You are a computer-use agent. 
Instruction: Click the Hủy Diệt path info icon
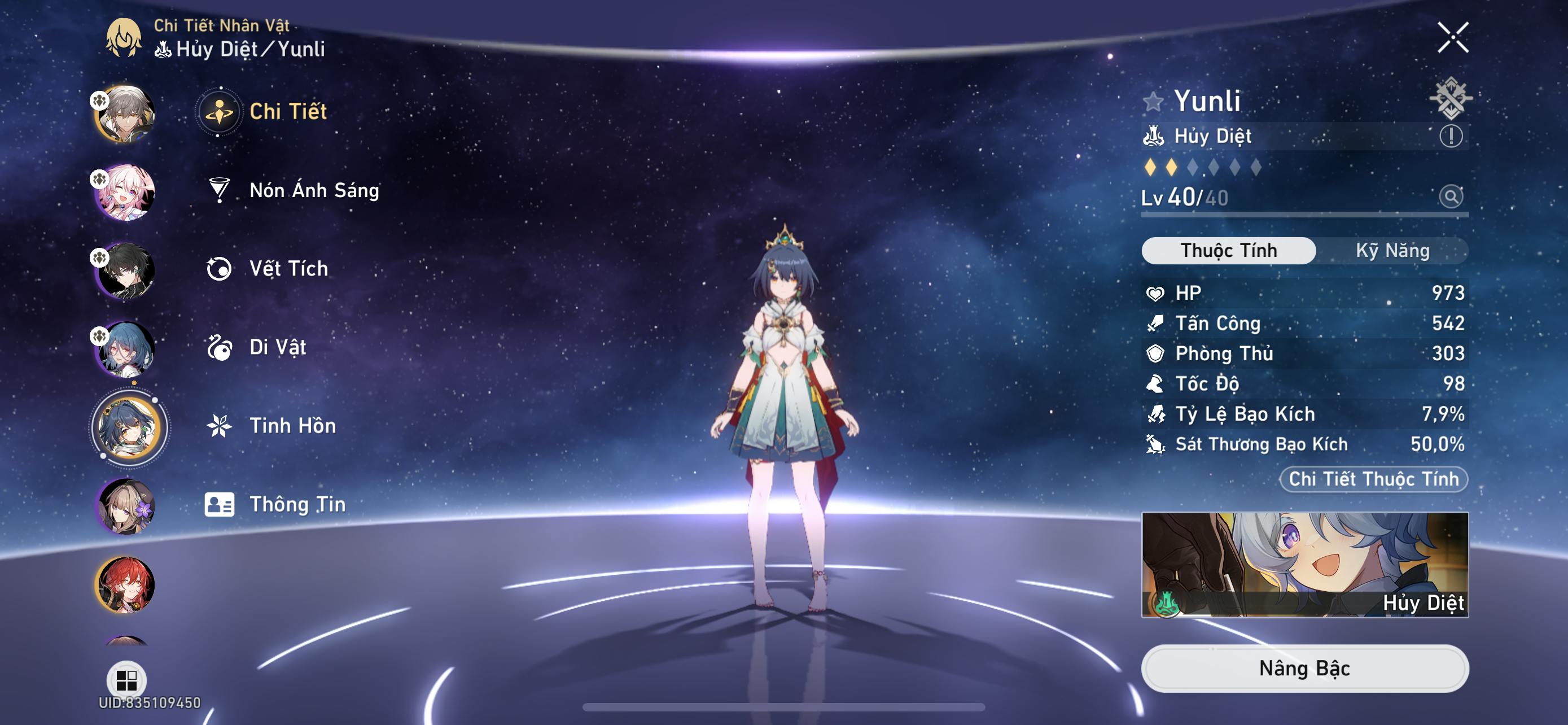[1450, 136]
